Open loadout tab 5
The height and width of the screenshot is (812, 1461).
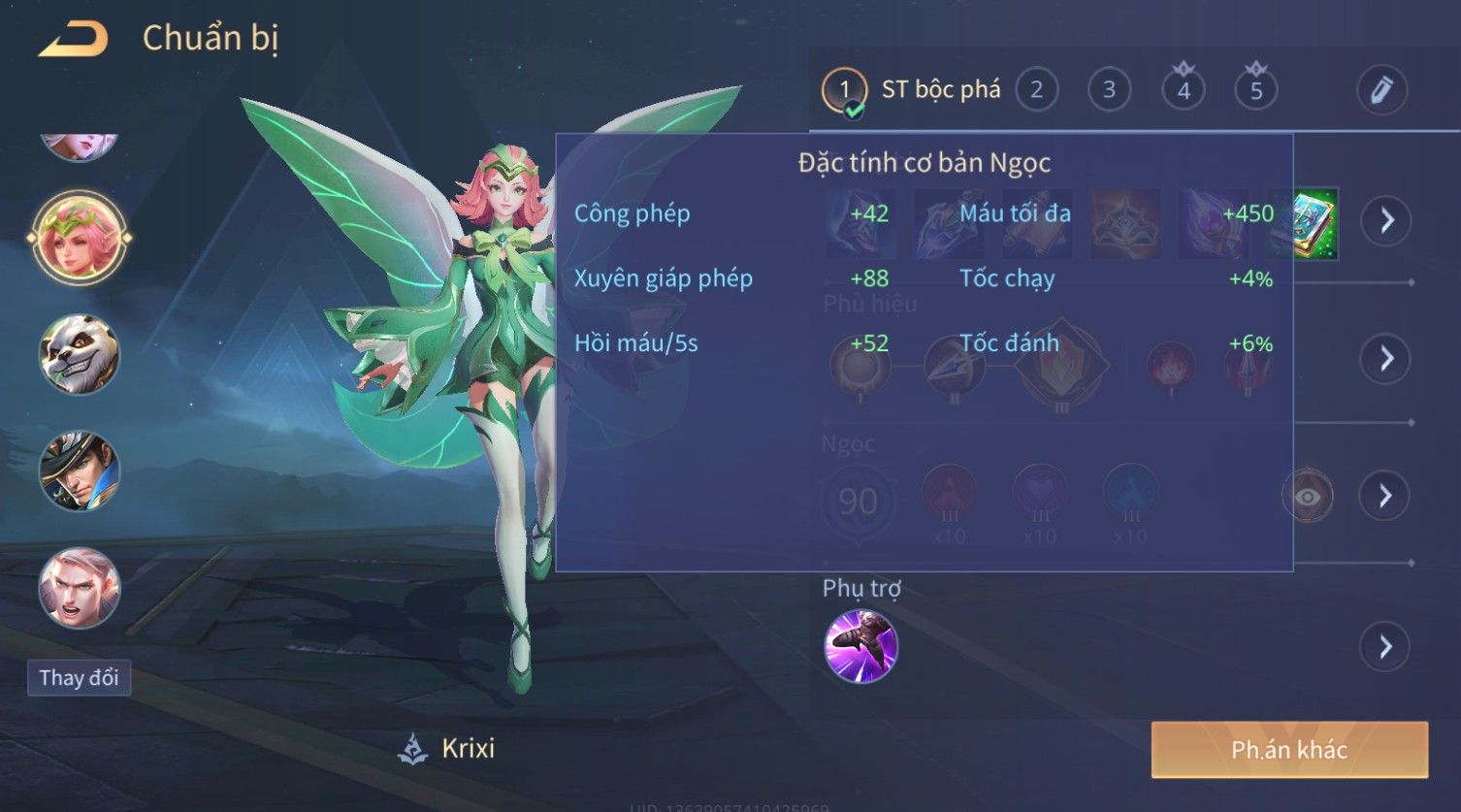[1255, 90]
